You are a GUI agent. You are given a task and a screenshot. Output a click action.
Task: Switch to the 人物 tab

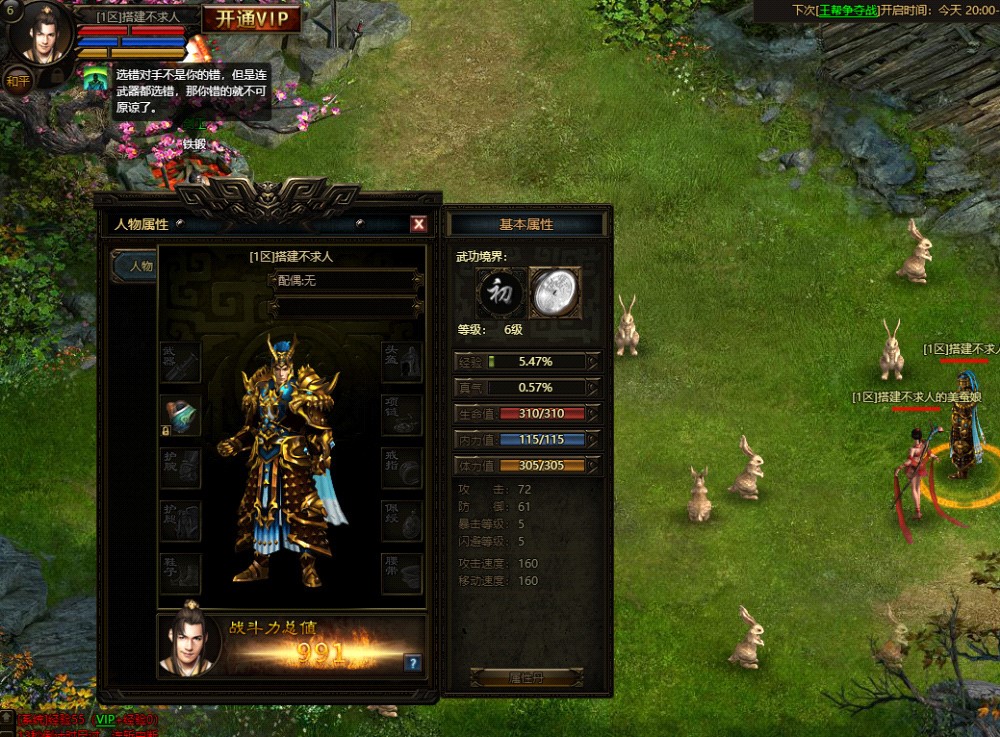click(x=134, y=267)
